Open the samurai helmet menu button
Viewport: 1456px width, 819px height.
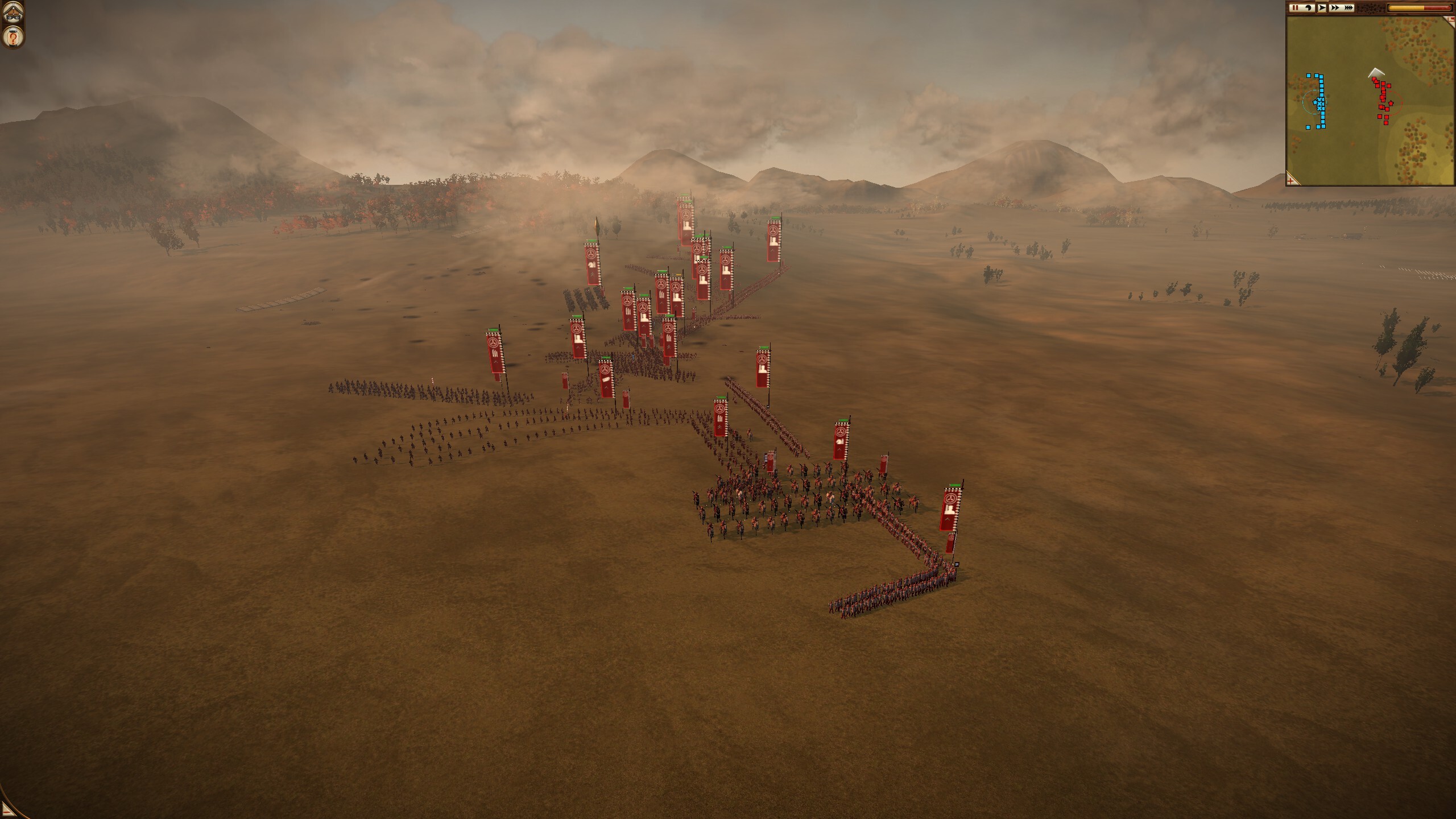13,14
